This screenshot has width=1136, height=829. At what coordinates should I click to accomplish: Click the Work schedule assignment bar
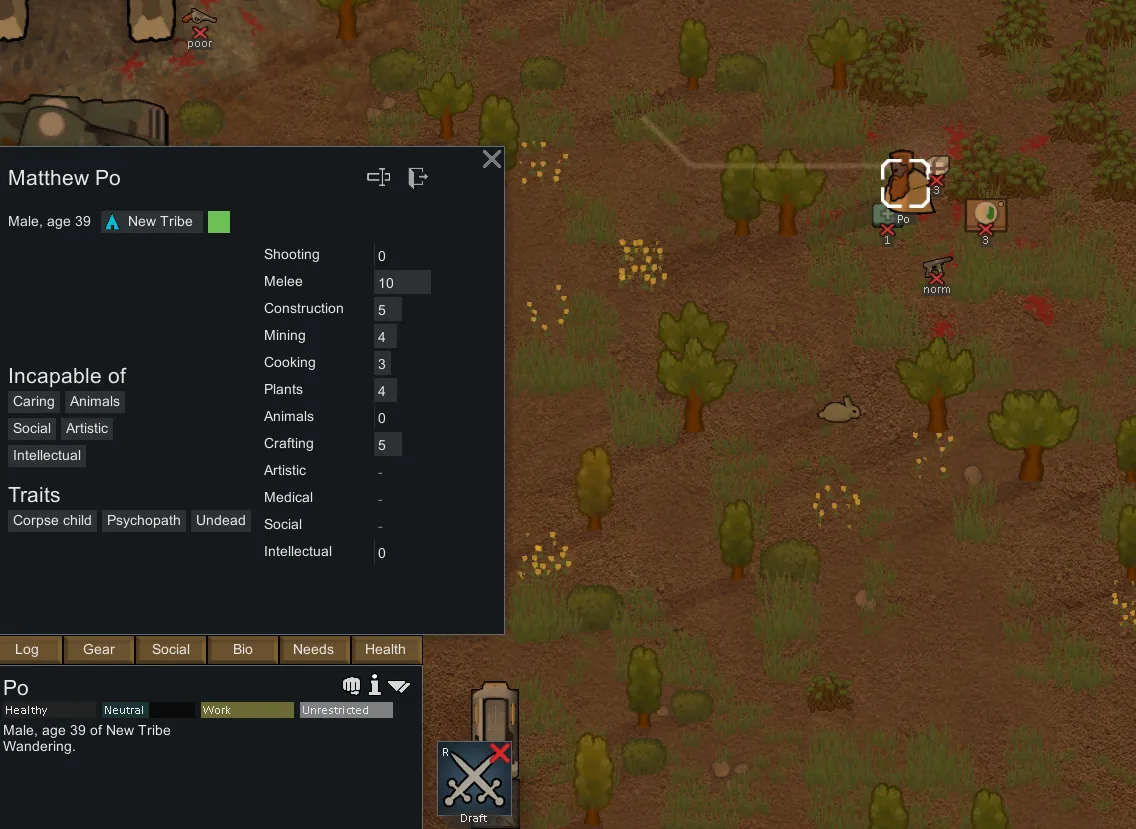coord(247,710)
